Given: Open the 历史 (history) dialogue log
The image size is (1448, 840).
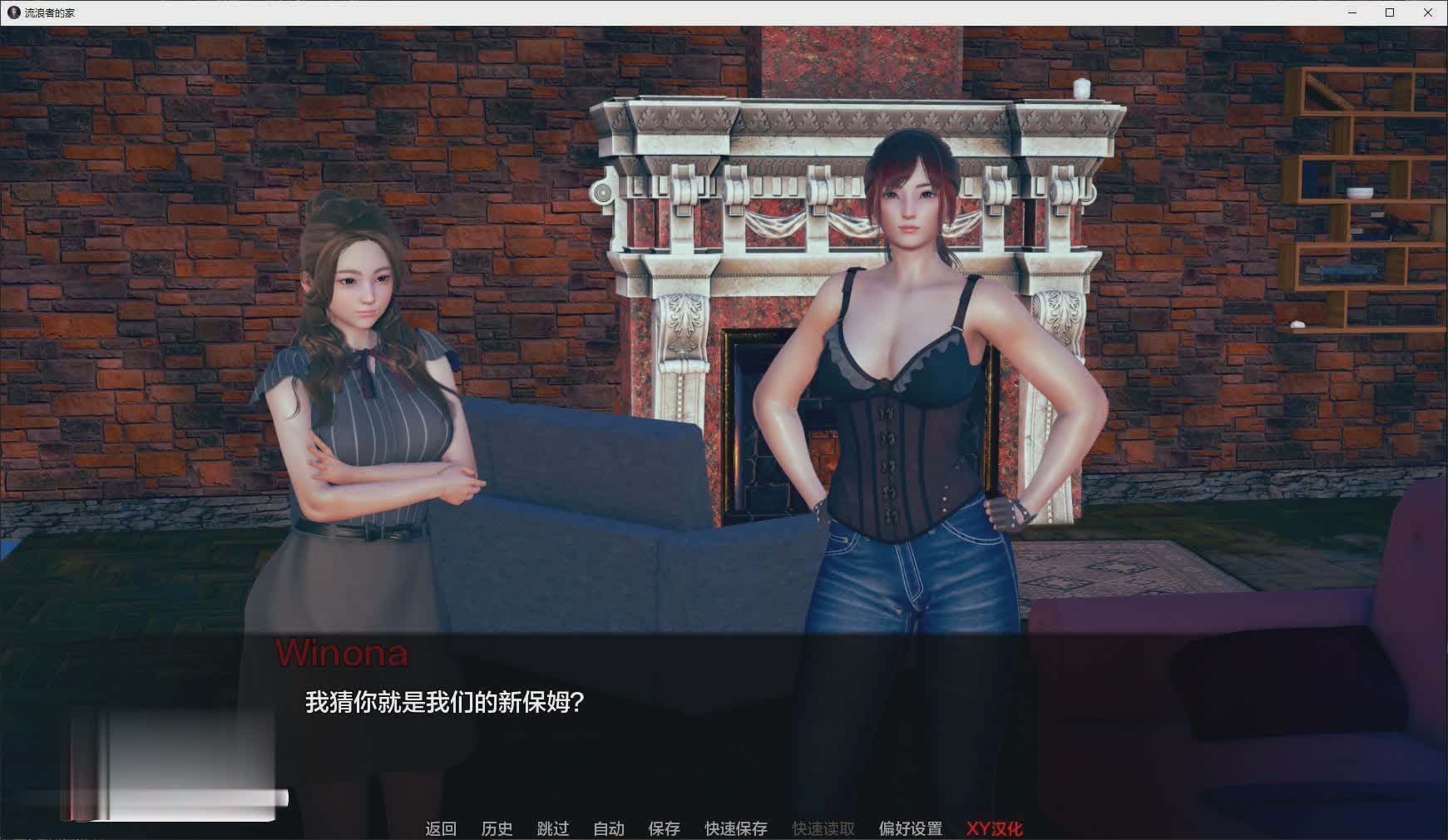Looking at the screenshot, I should pyautogui.click(x=497, y=828).
